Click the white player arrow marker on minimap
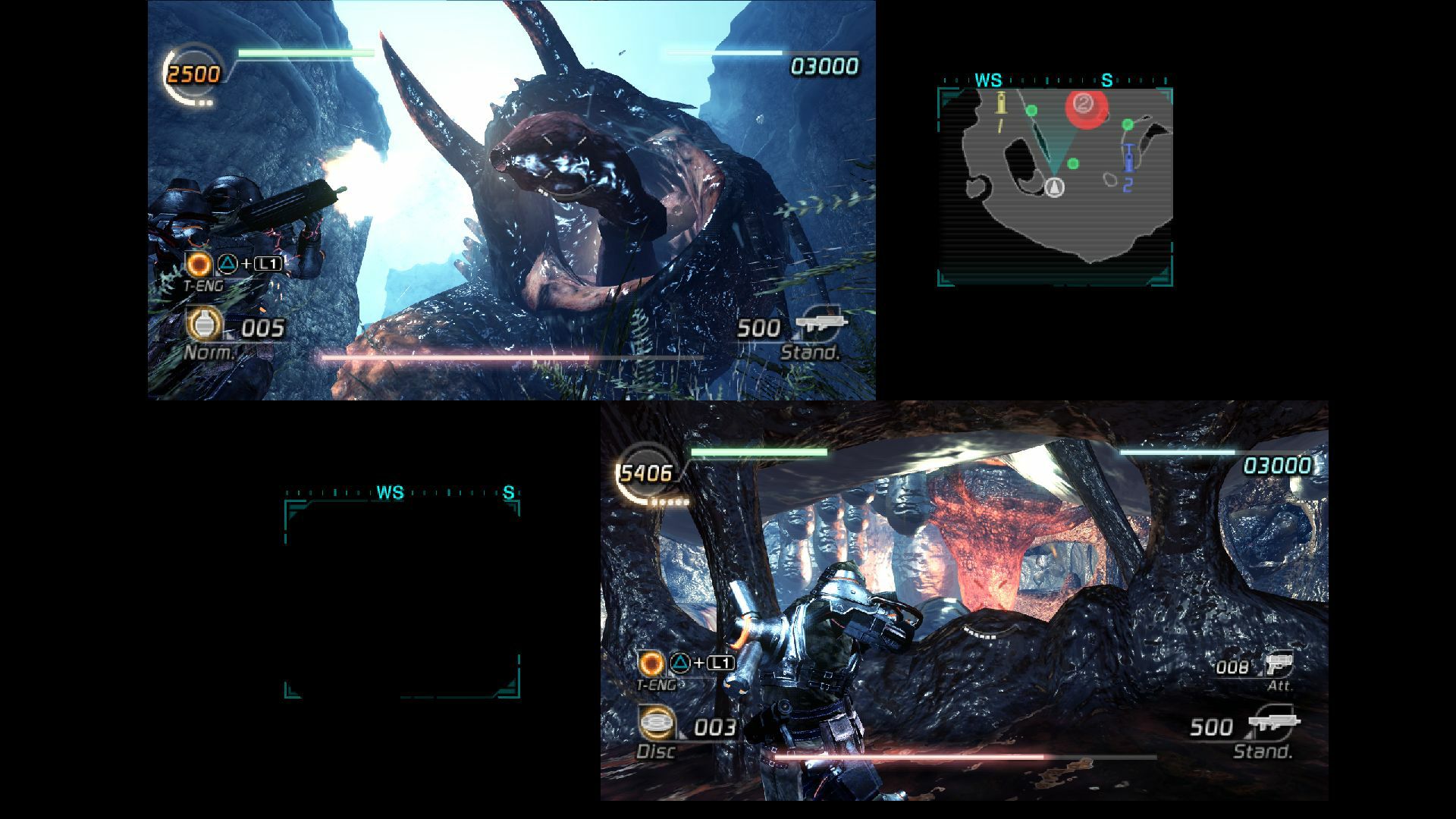This screenshot has height=819, width=1456. pyautogui.click(x=1054, y=186)
